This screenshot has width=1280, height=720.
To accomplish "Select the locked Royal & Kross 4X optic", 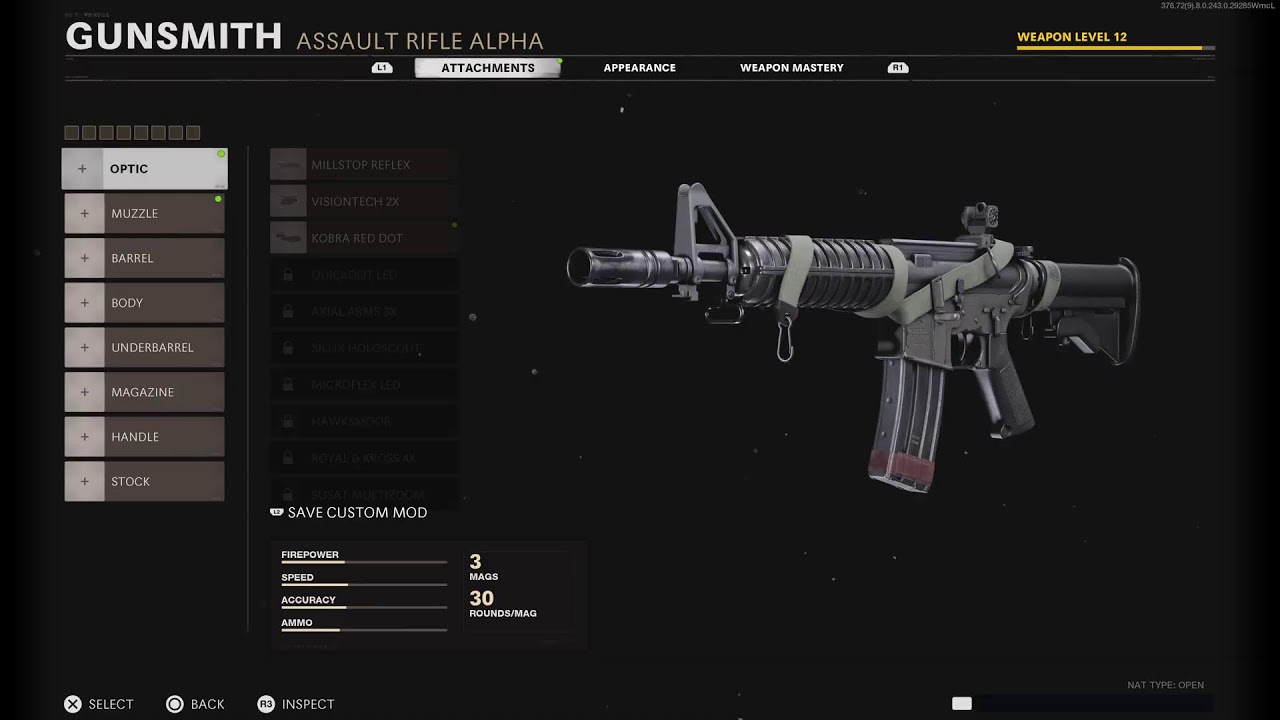I will [x=364, y=458].
